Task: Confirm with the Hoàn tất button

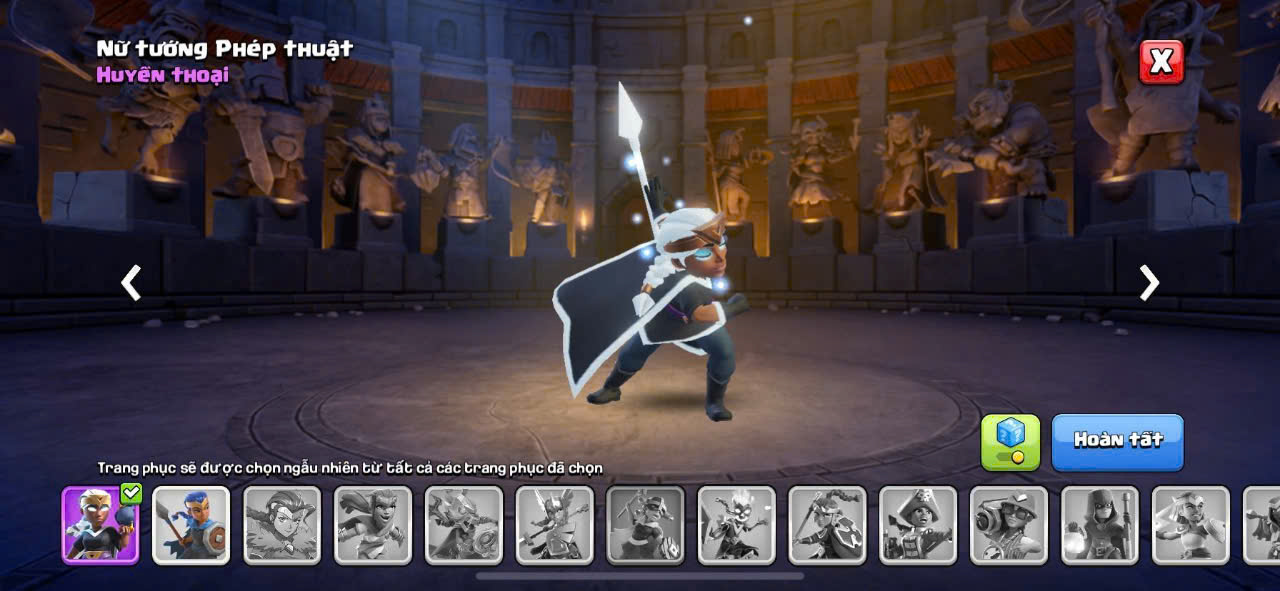Action: [1117, 441]
